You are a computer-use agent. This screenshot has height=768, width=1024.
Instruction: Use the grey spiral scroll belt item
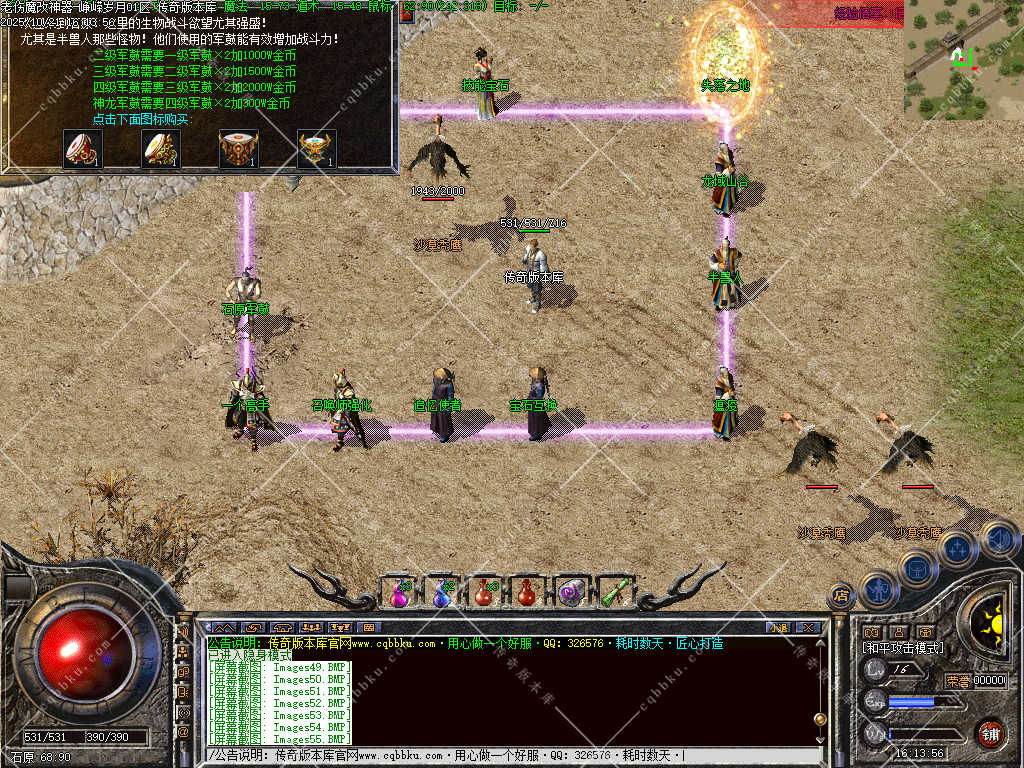(x=571, y=593)
